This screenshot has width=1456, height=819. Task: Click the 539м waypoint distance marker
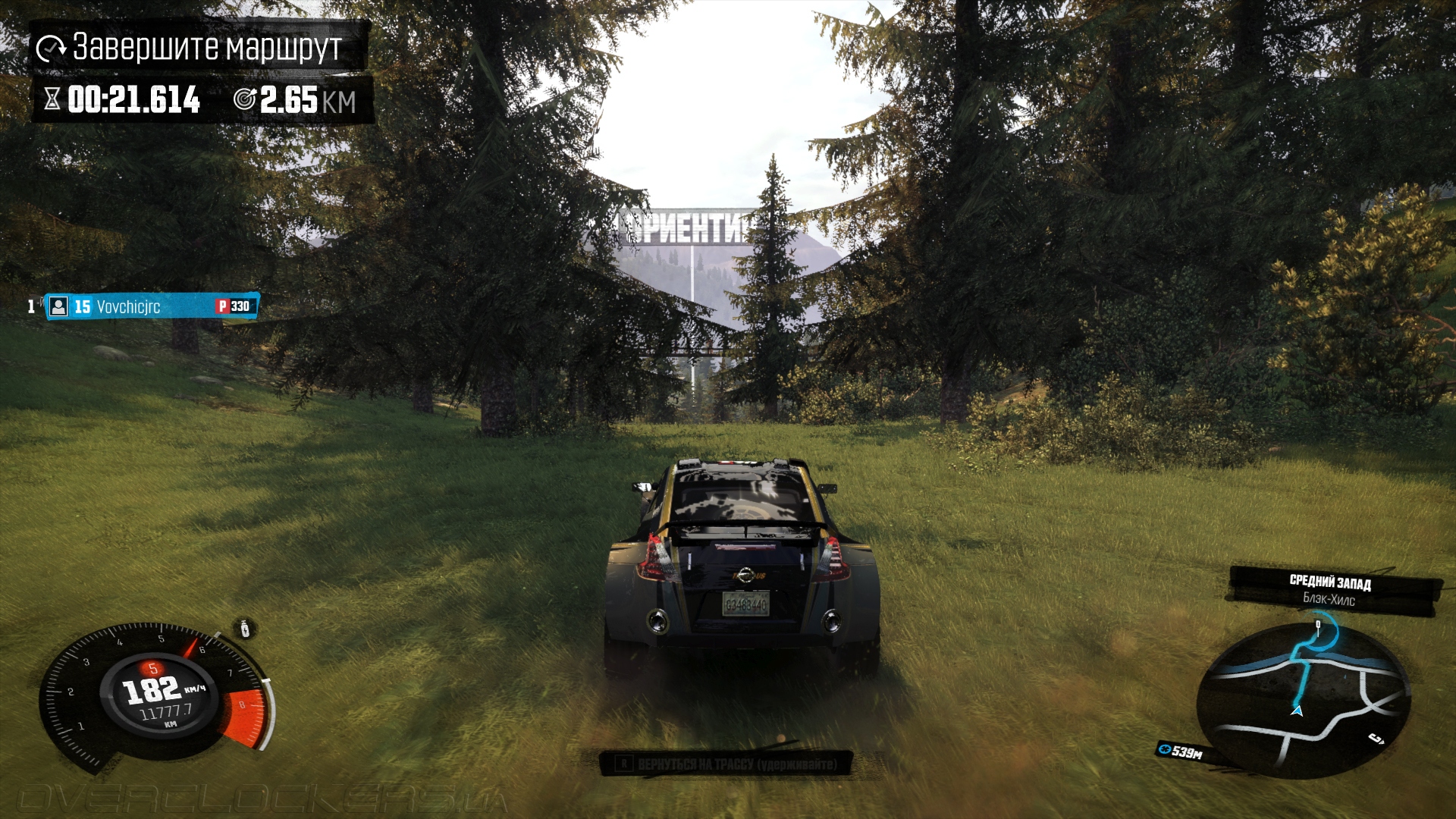pos(1181,752)
